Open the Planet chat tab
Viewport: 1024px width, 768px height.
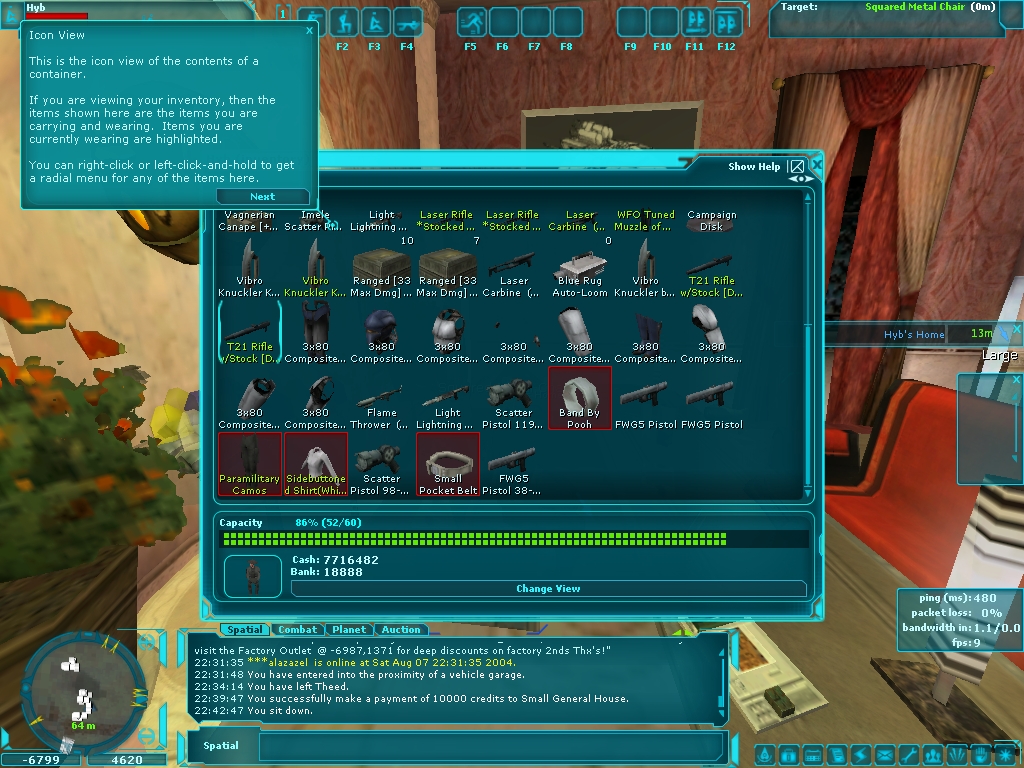point(349,630)
